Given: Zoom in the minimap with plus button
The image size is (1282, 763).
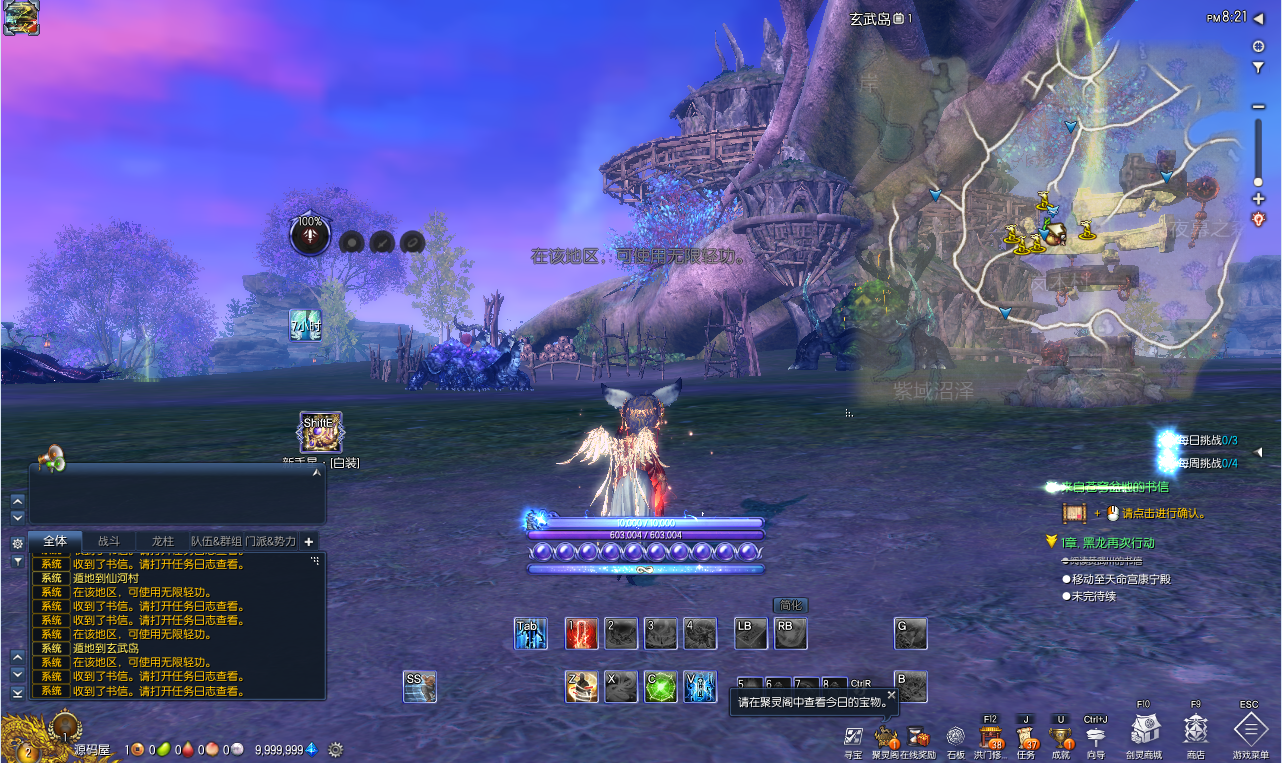Looking at the screenshot, I should click(x=1258, y=199).
